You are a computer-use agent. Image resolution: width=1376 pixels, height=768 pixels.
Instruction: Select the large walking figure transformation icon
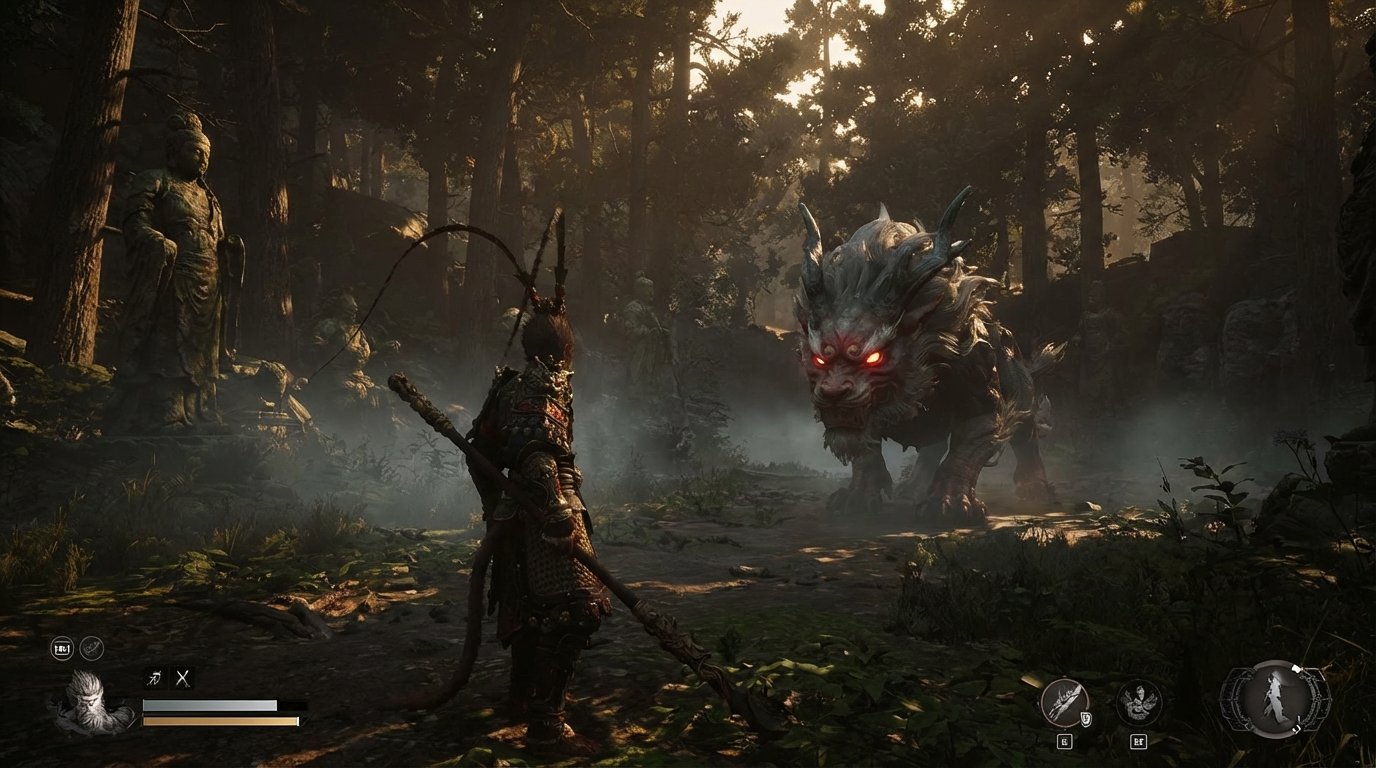tap(1274, 699)
